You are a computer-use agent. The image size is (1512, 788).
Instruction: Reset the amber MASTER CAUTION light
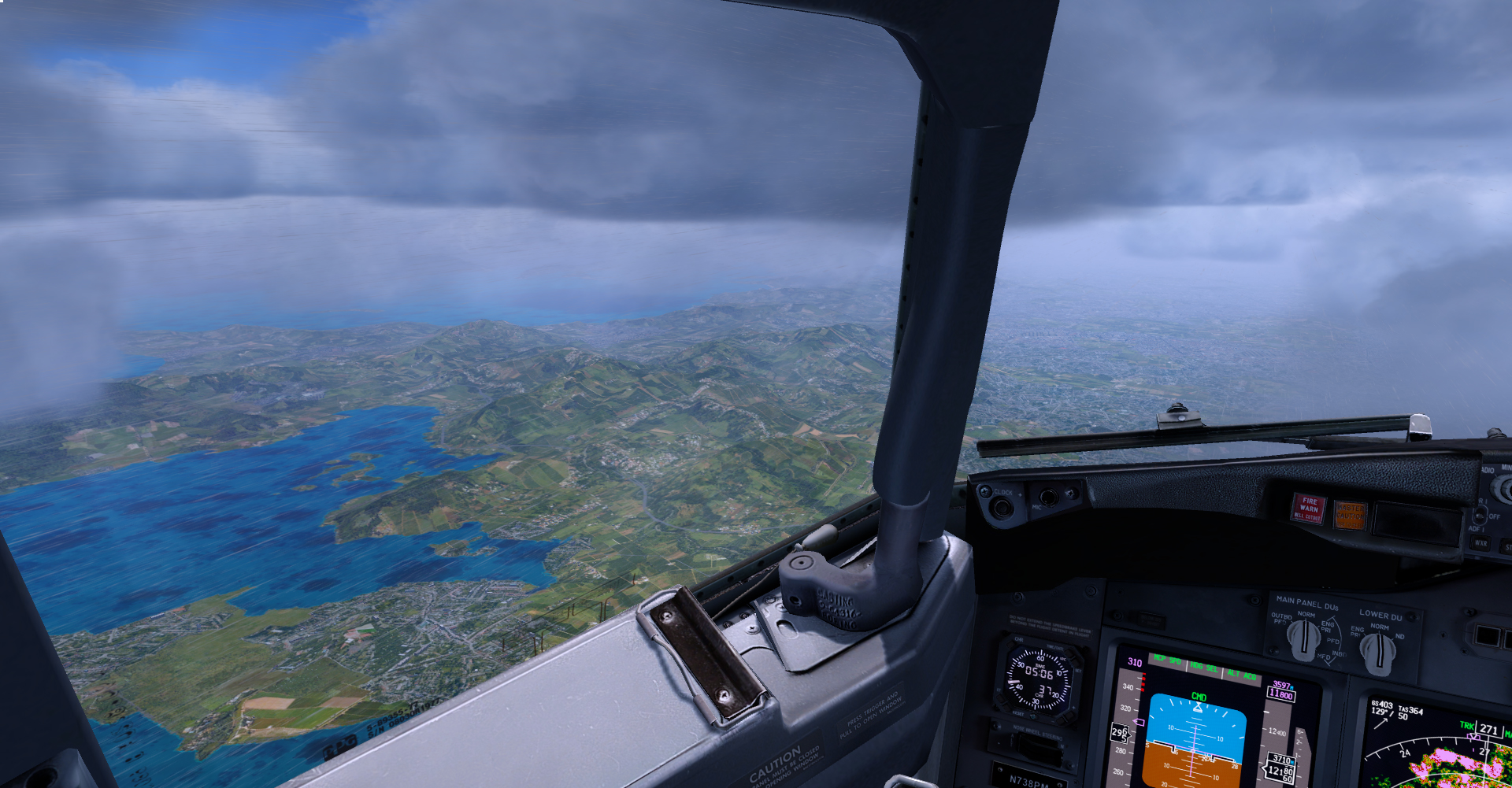coord(1349,516)
